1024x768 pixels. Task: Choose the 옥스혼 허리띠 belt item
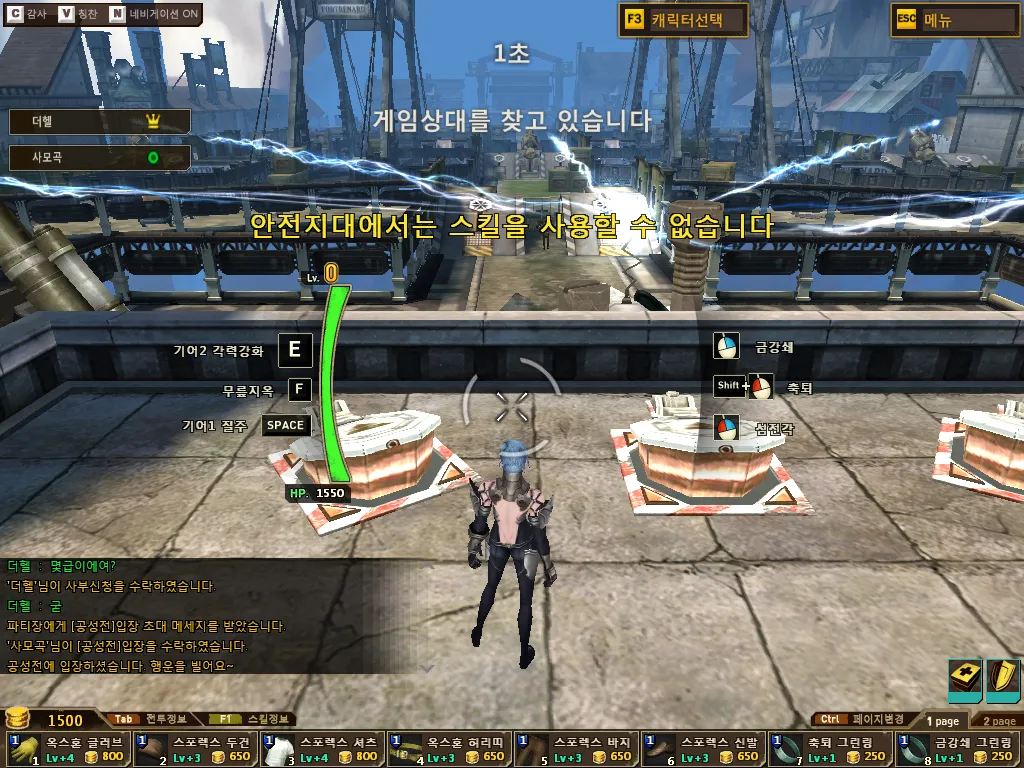[450, 749]
